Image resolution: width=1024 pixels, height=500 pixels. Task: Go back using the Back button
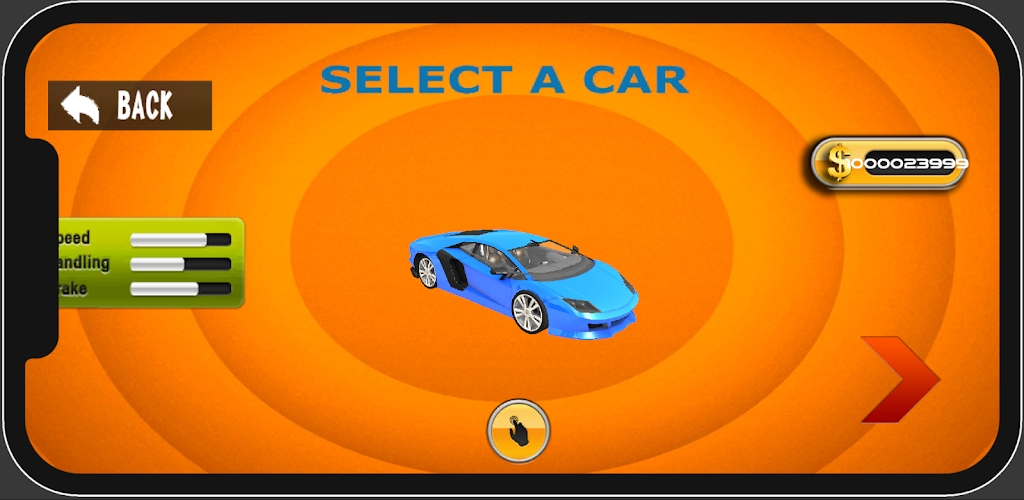(130, 105)
